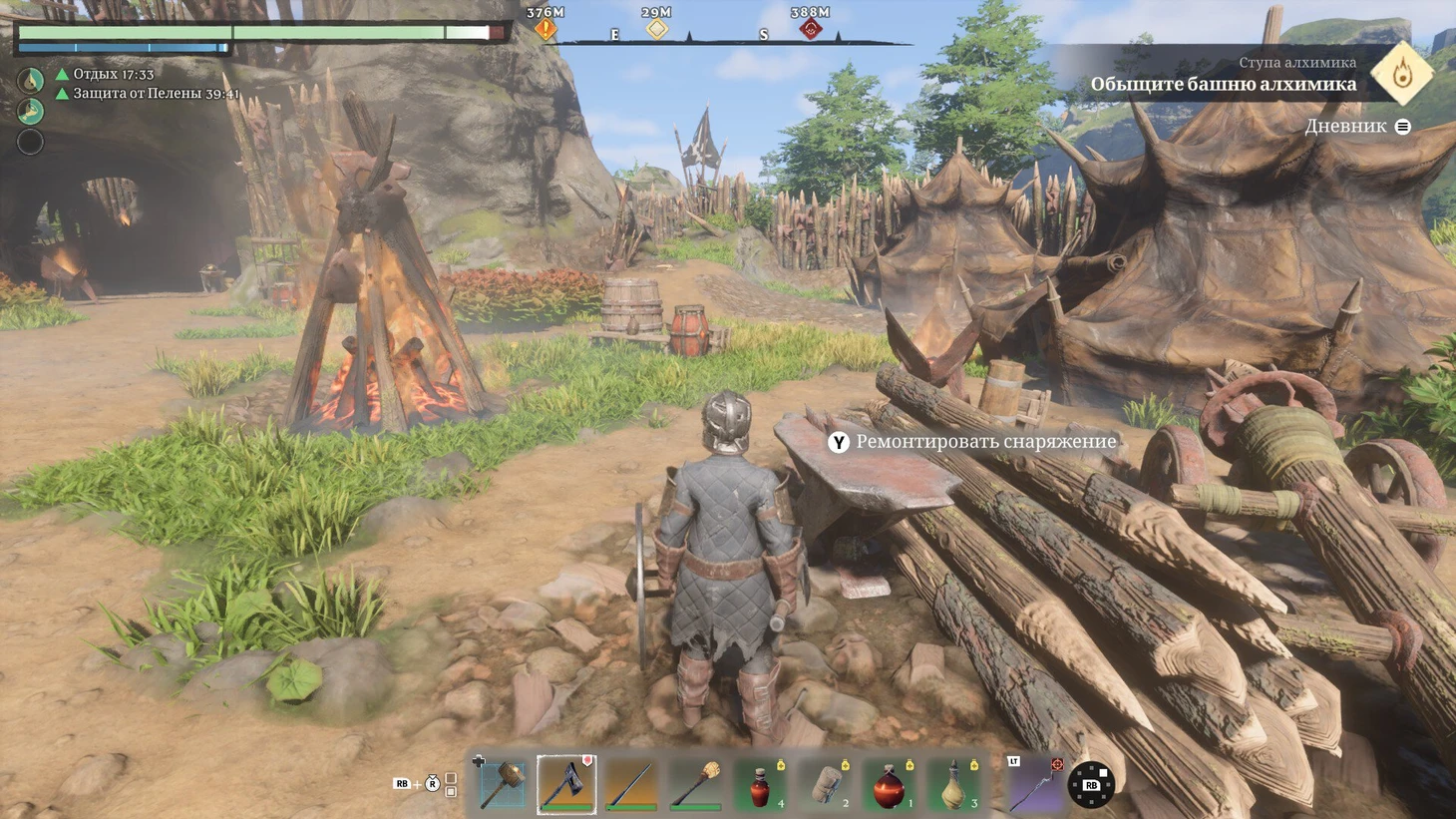
Task: Use the bandage roll slot
Action: pyautogui.click(x=826, y=785)
